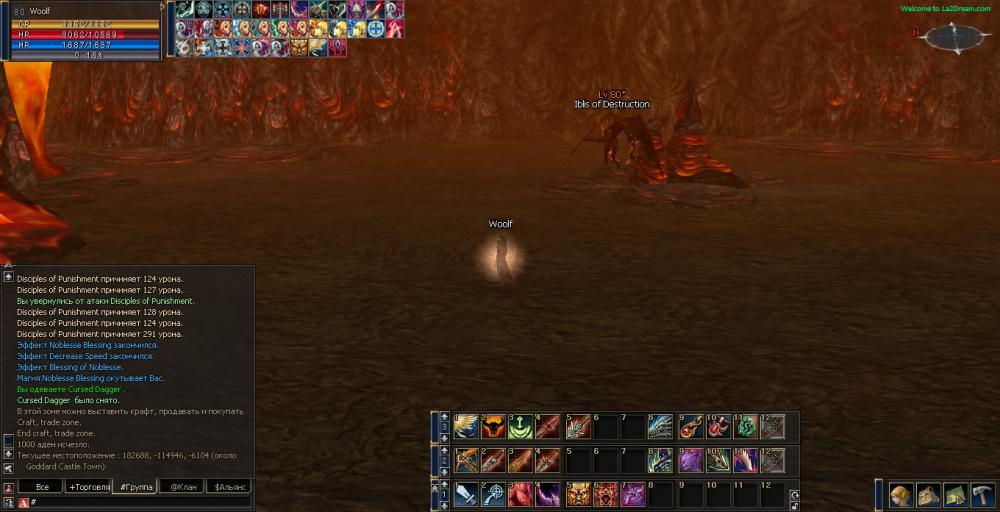Click the chat message input field
The height and width of the screenshot is (512, 1000).
140,502
